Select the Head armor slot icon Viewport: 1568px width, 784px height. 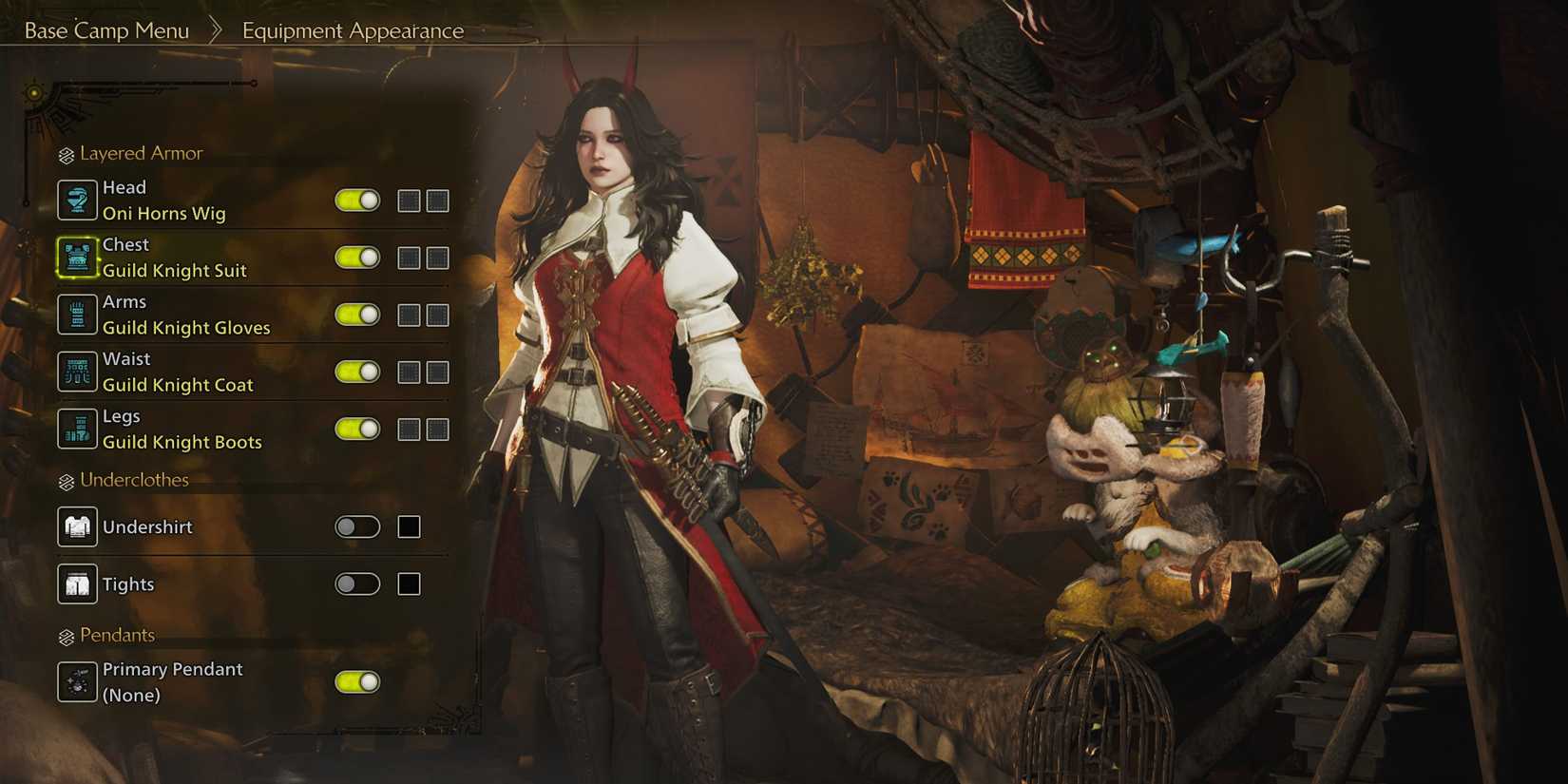77,200
